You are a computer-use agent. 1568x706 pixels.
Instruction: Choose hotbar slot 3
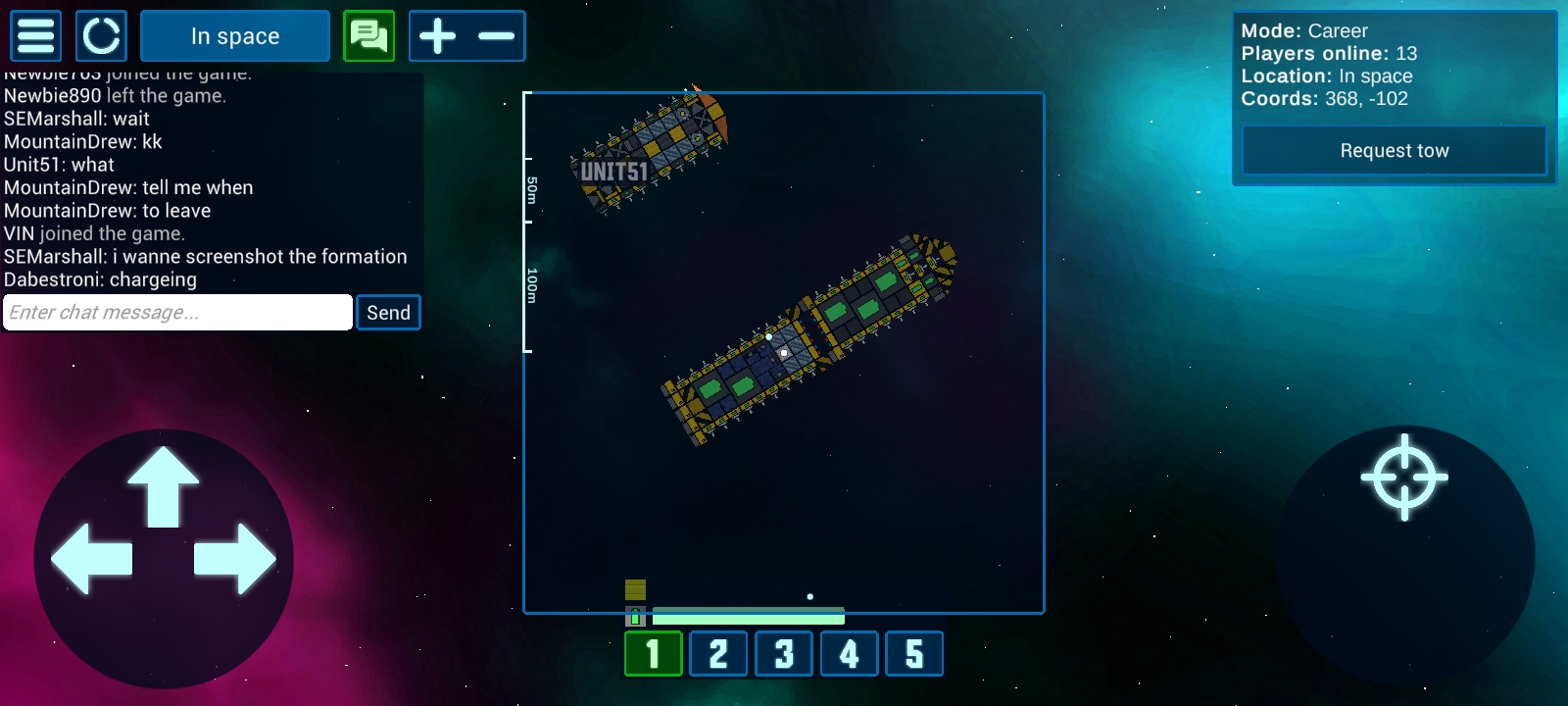[x=784, y=654]
